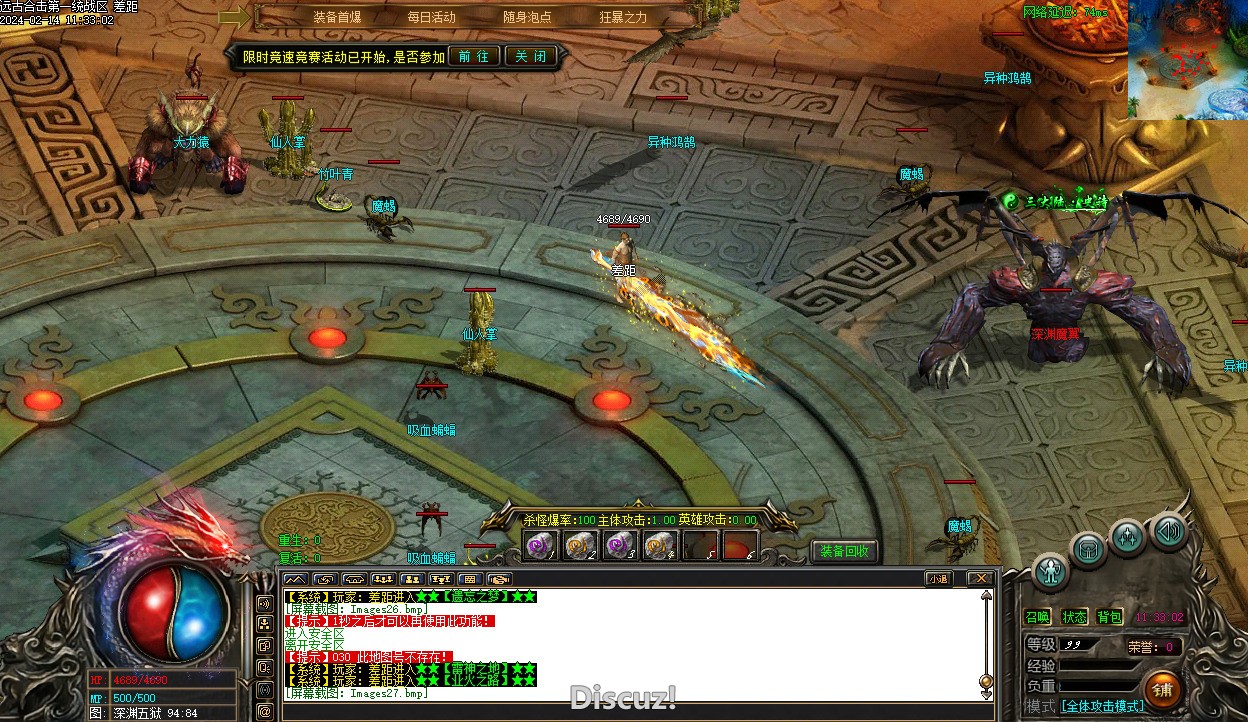Select the 随身泡点 menu entry

click(527, 17)
